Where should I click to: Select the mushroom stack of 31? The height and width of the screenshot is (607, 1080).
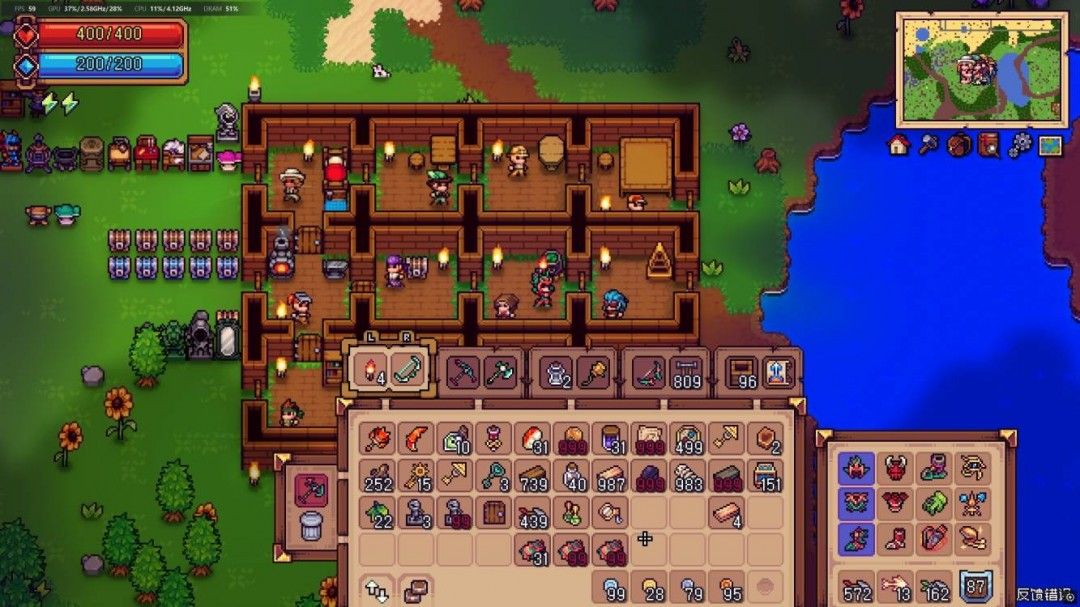(x=533, y=438)
